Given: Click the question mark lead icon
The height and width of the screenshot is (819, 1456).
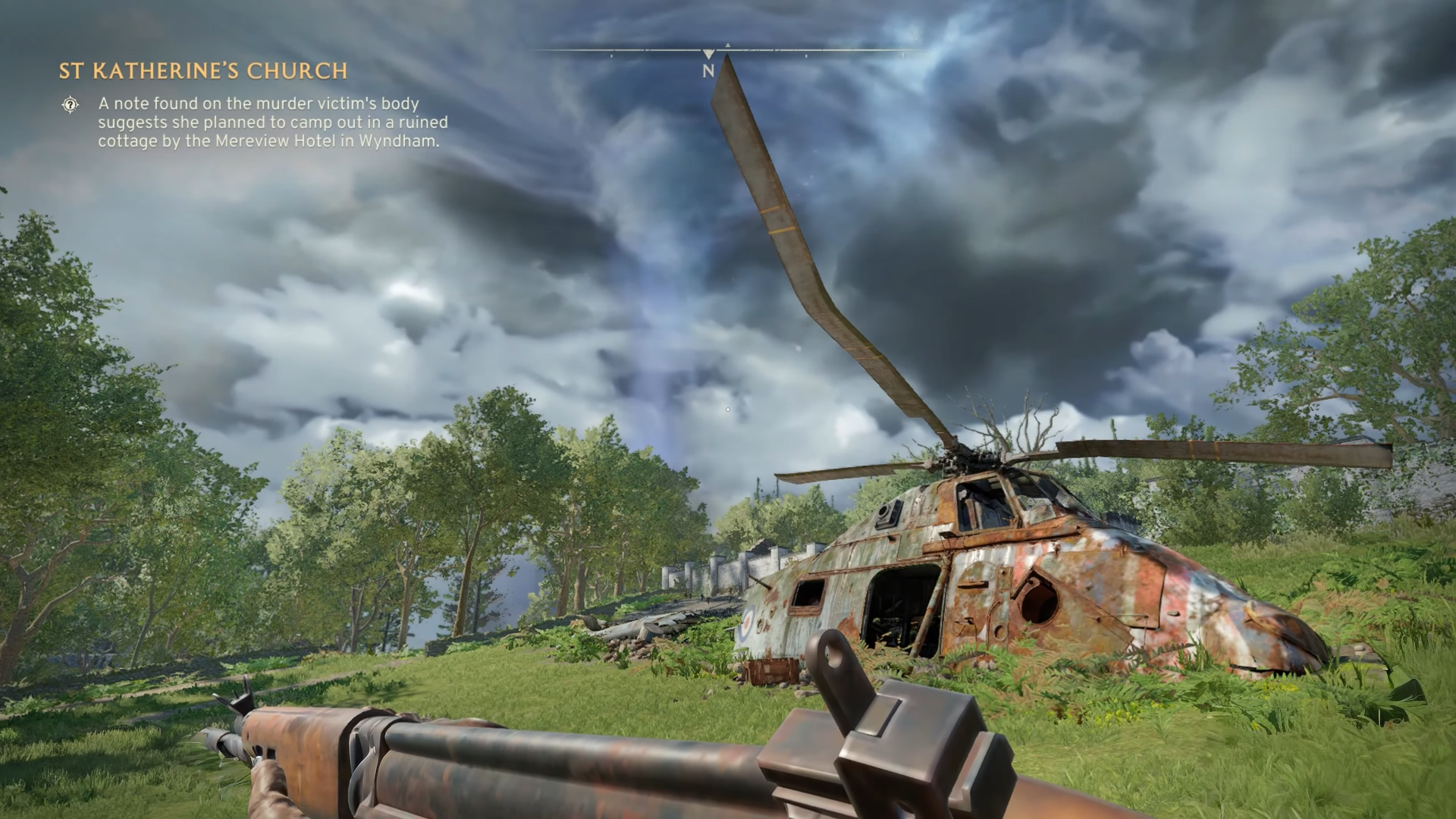Looking at the screenshot, I should point(70,105).
